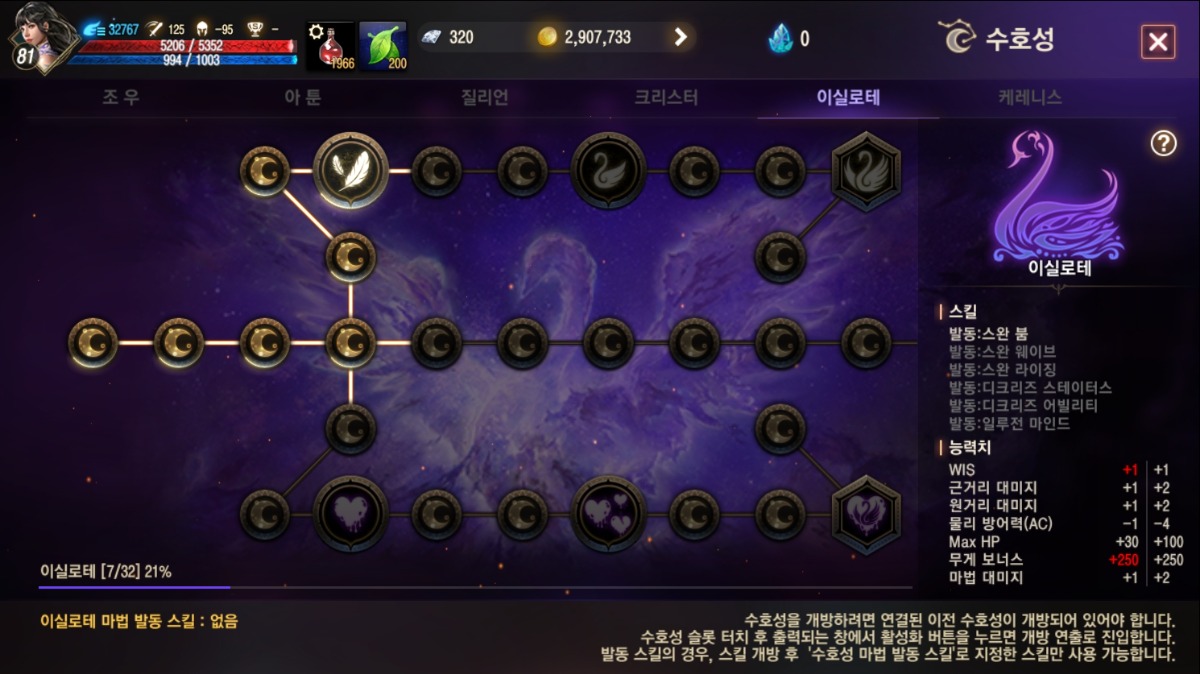
Task: Select the single dripping heart node
Action: tap(351, 514)
